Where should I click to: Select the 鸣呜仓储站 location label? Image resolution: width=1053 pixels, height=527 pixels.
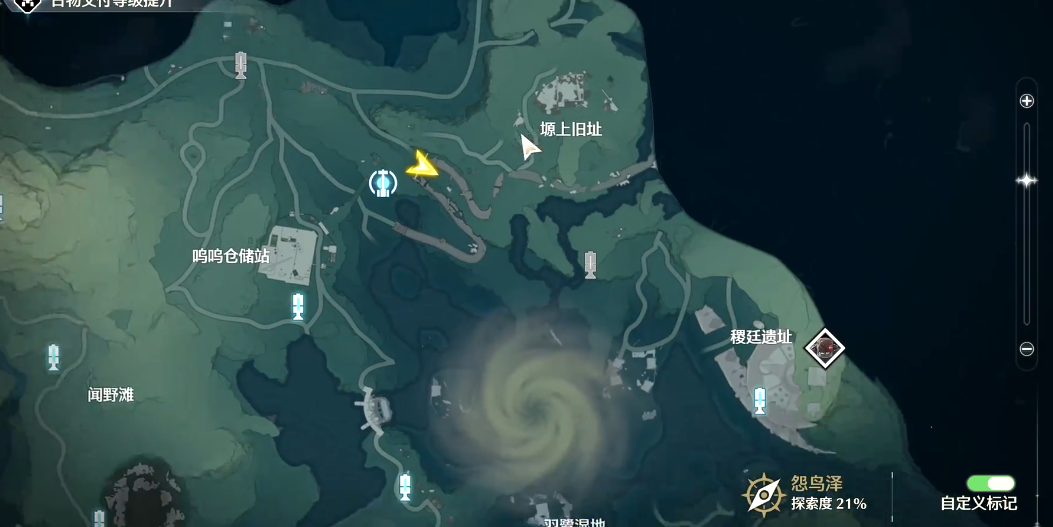coord(231,256)
